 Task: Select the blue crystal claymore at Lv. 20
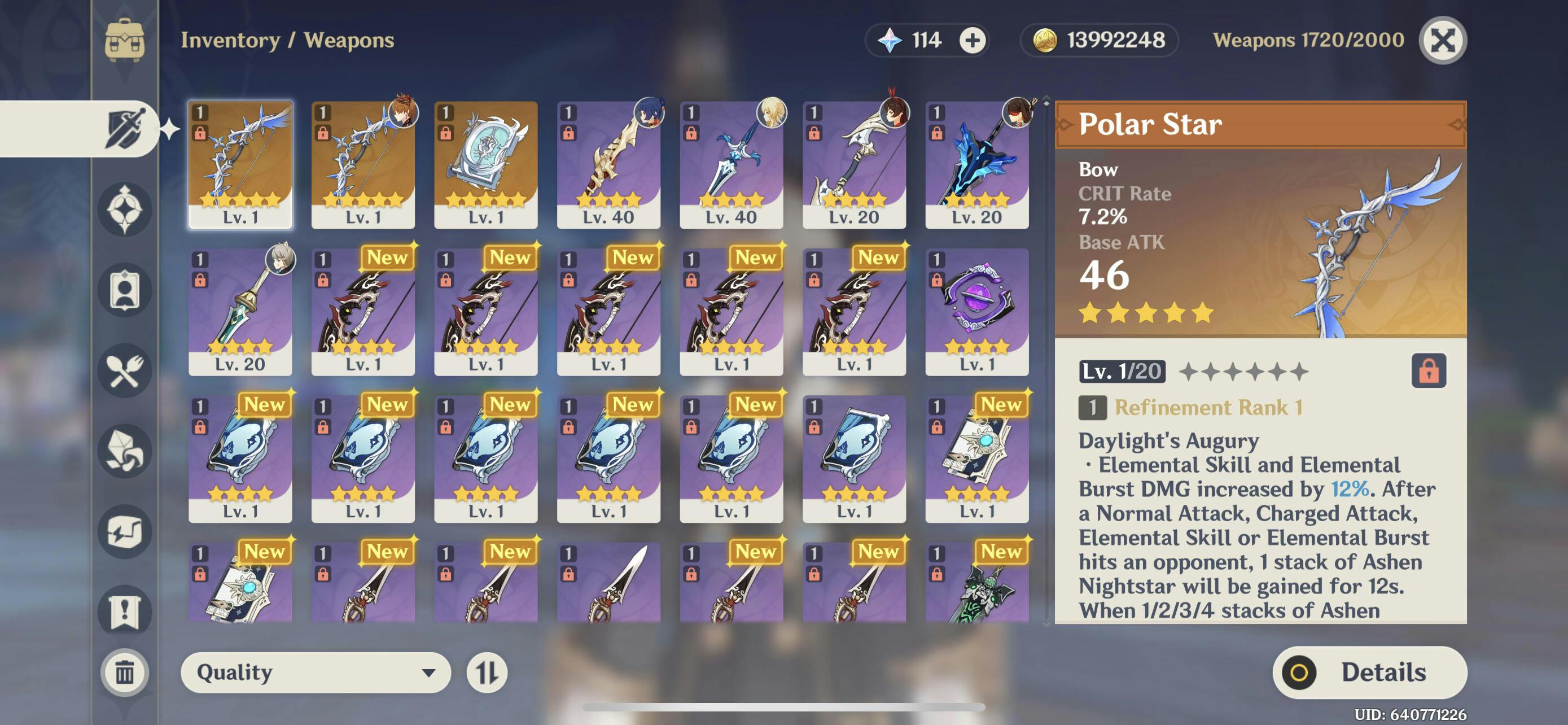coord(976,164)
